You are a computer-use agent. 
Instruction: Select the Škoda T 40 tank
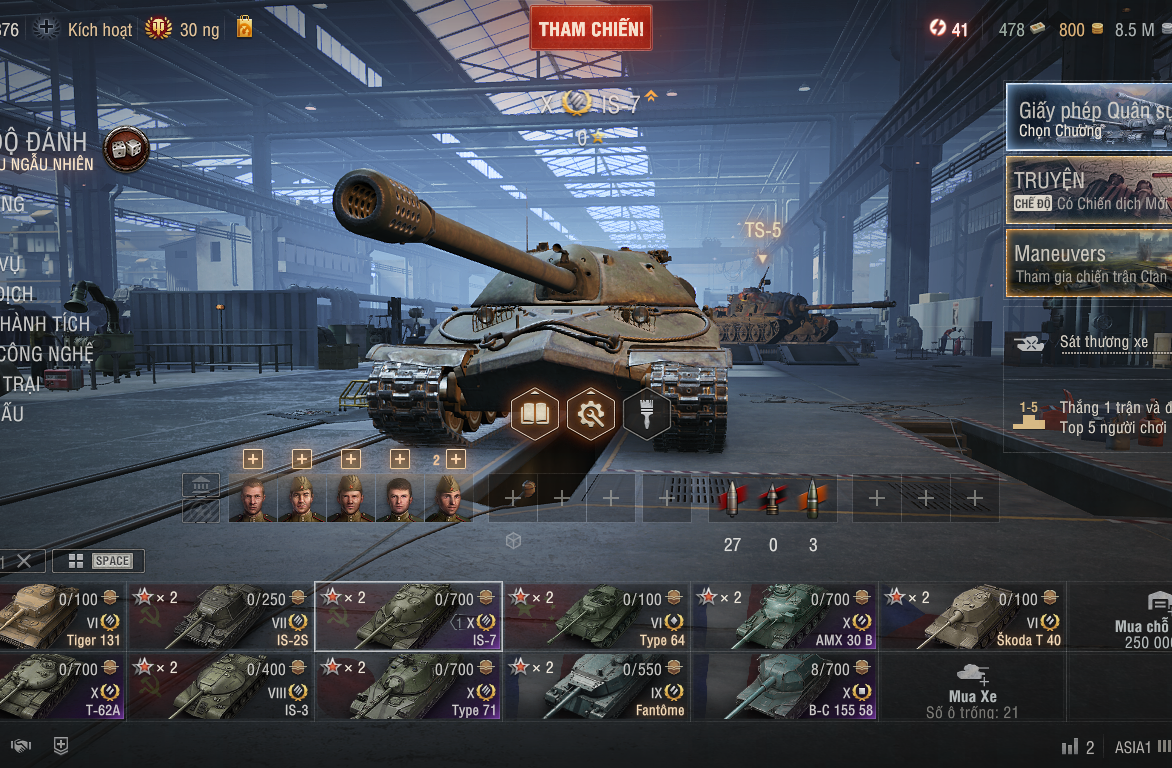point(972,617)
